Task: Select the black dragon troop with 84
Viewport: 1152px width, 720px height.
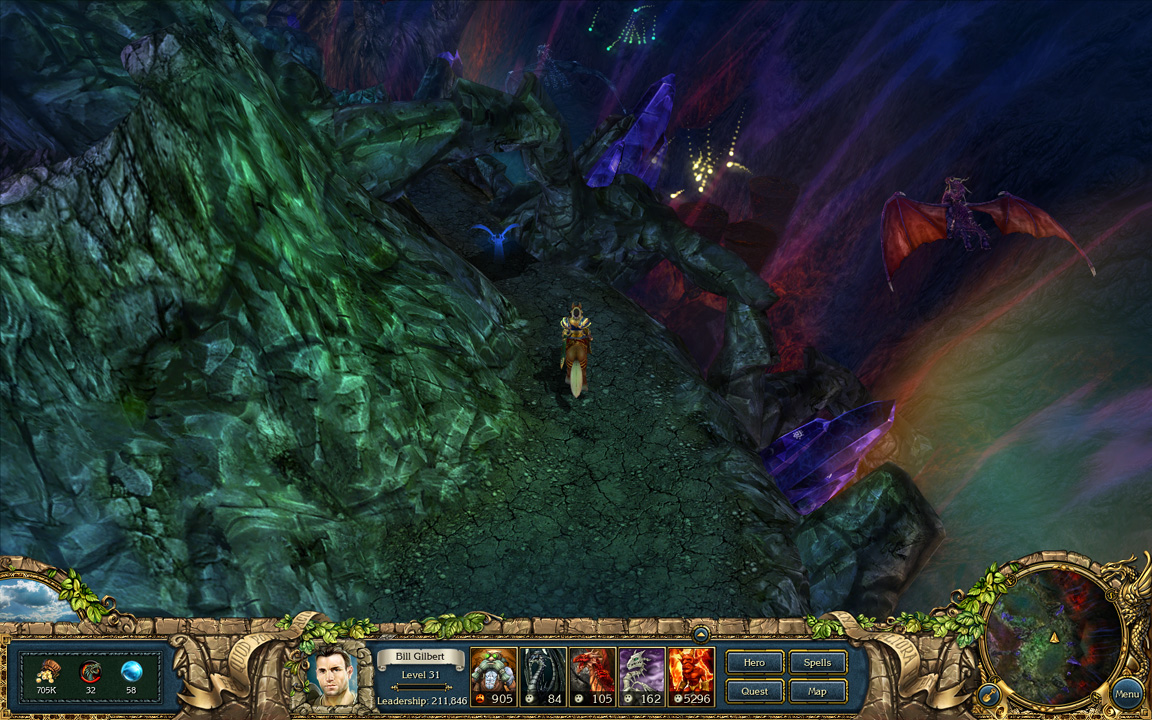Action: pos(543,676)
